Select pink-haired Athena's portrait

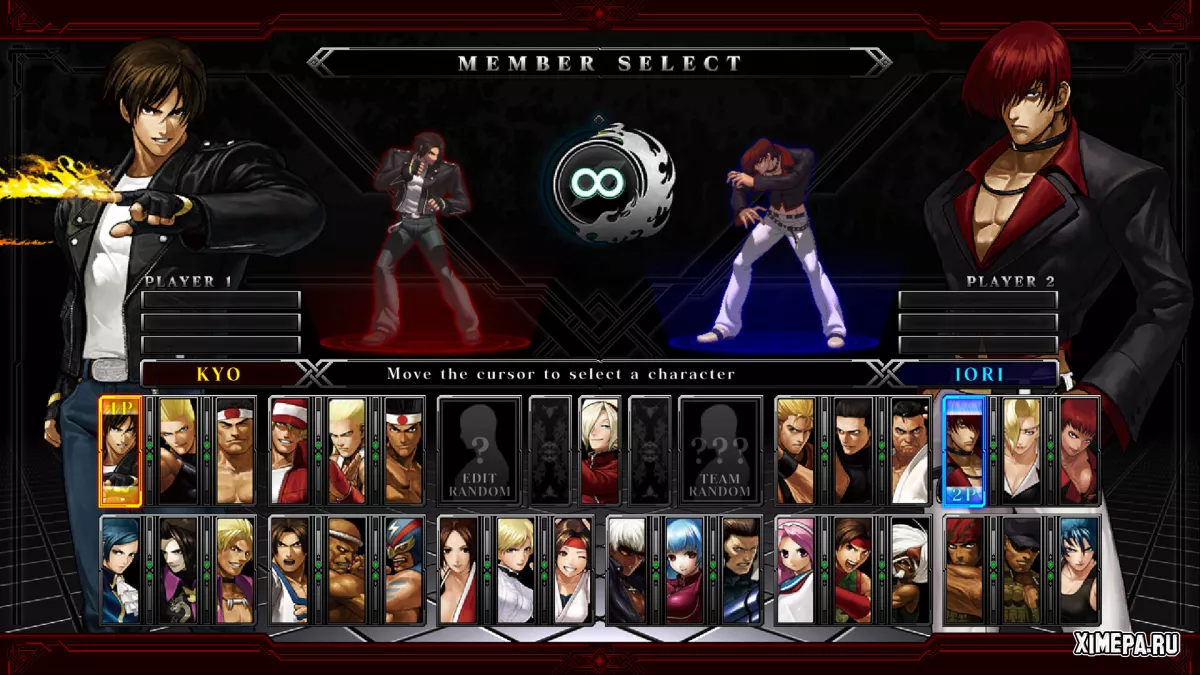(796, 571)
